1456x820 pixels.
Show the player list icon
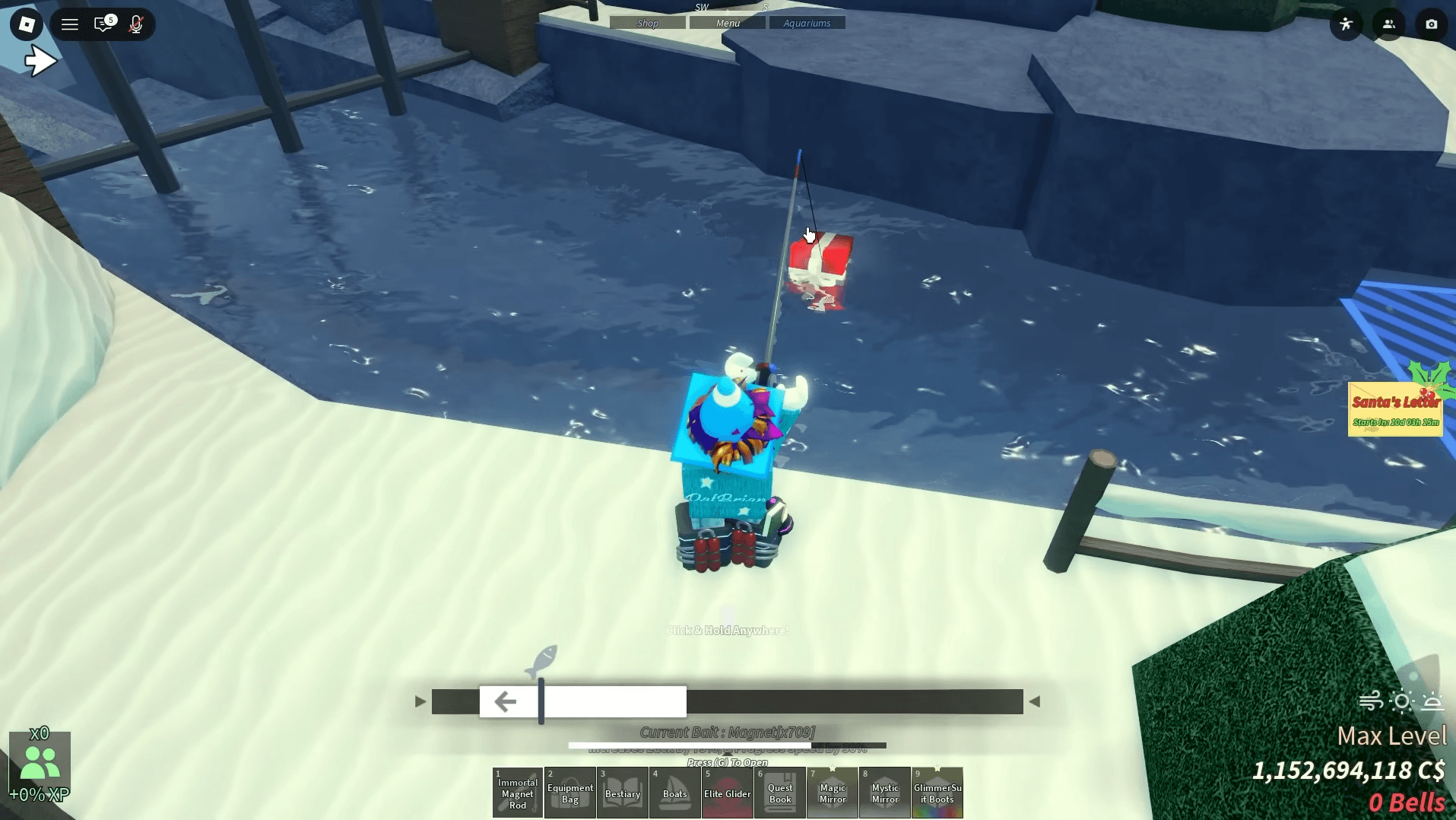pyautogui.click(x=1388, y=24)
